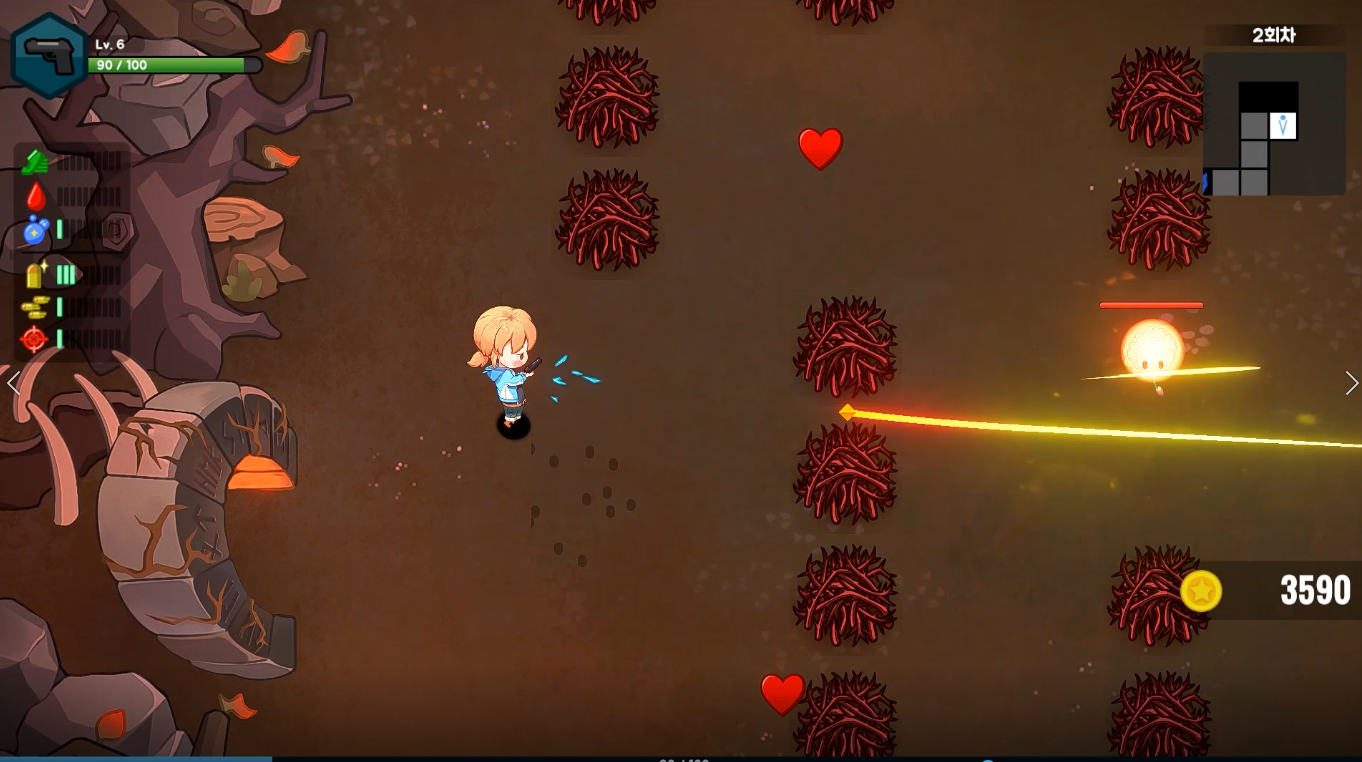Select the gold coin stack stat icon
Image resolution: width=1362 pixels, height=762 pixels.
(x=35, y=307)
